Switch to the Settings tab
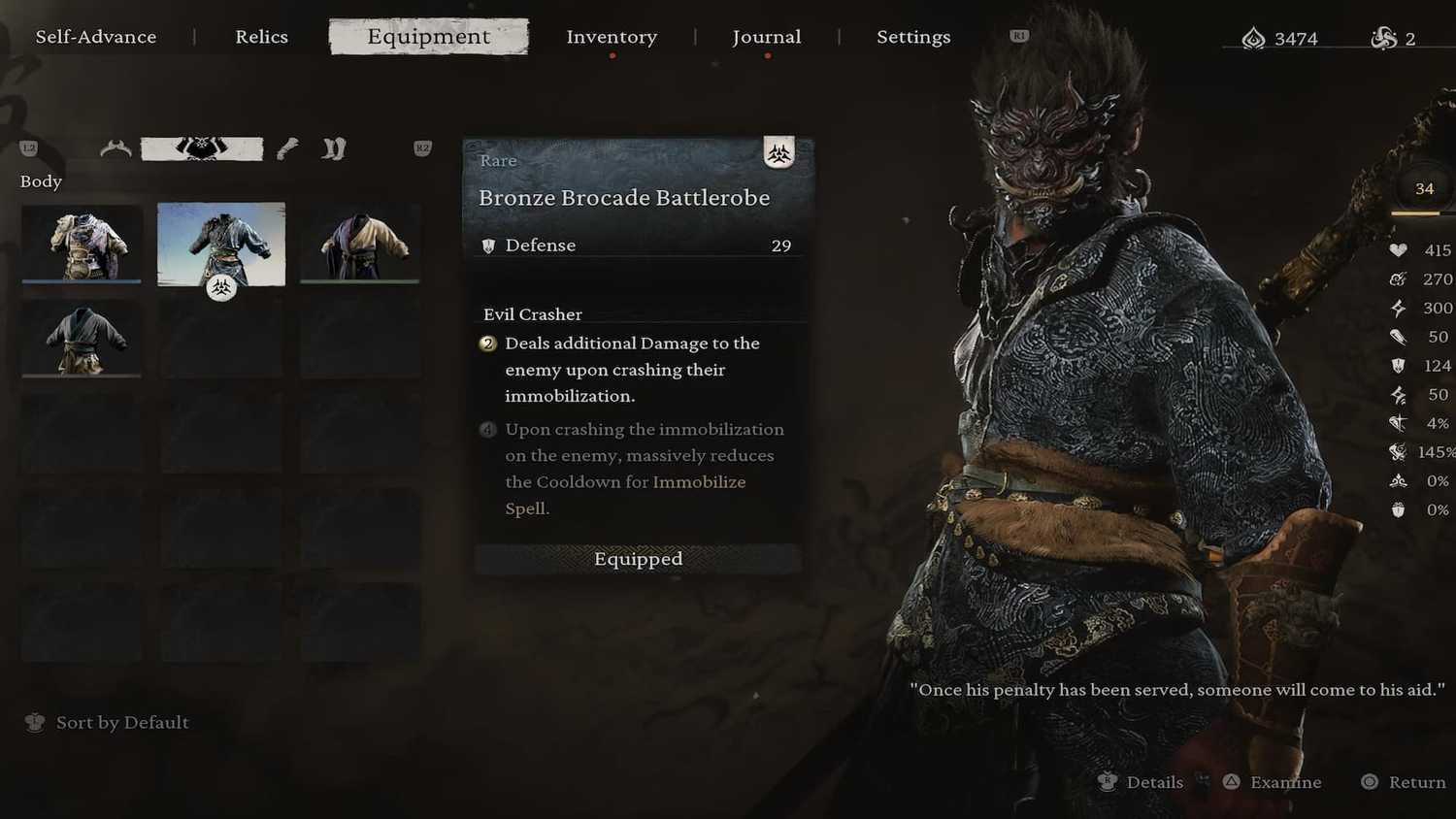 point(913,37)
